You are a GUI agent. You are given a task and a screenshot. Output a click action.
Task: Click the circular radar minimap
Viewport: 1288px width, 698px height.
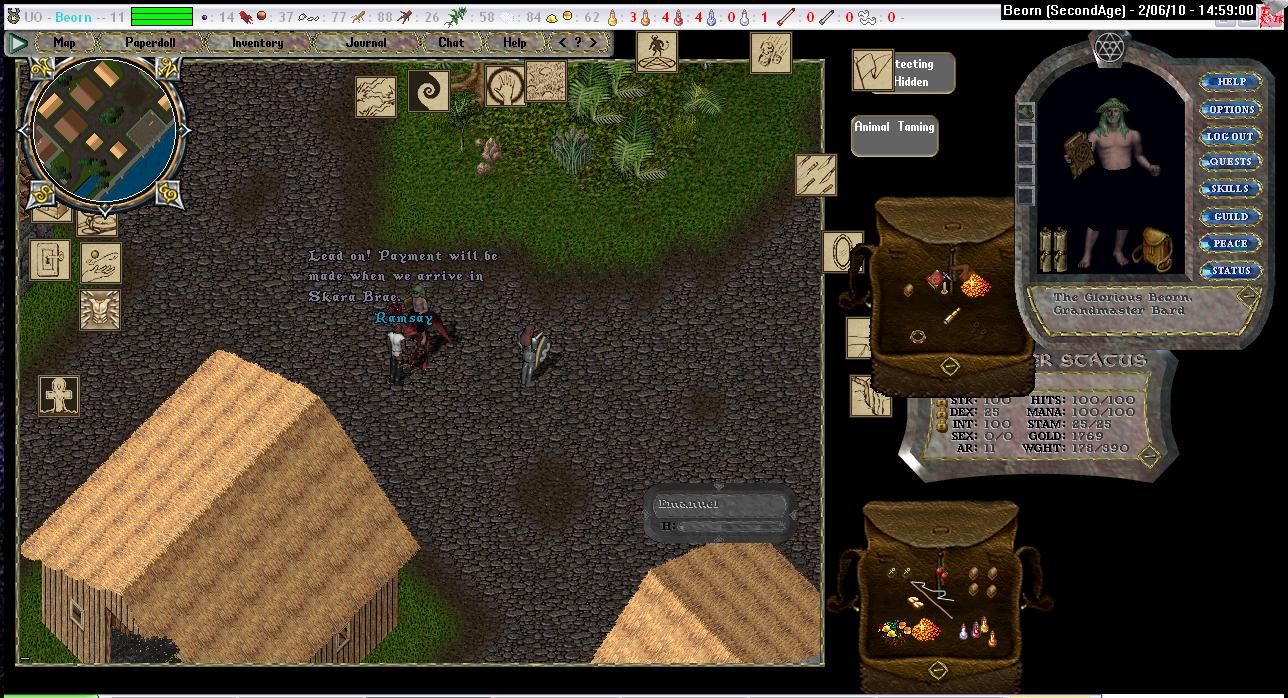click(104, 129)
